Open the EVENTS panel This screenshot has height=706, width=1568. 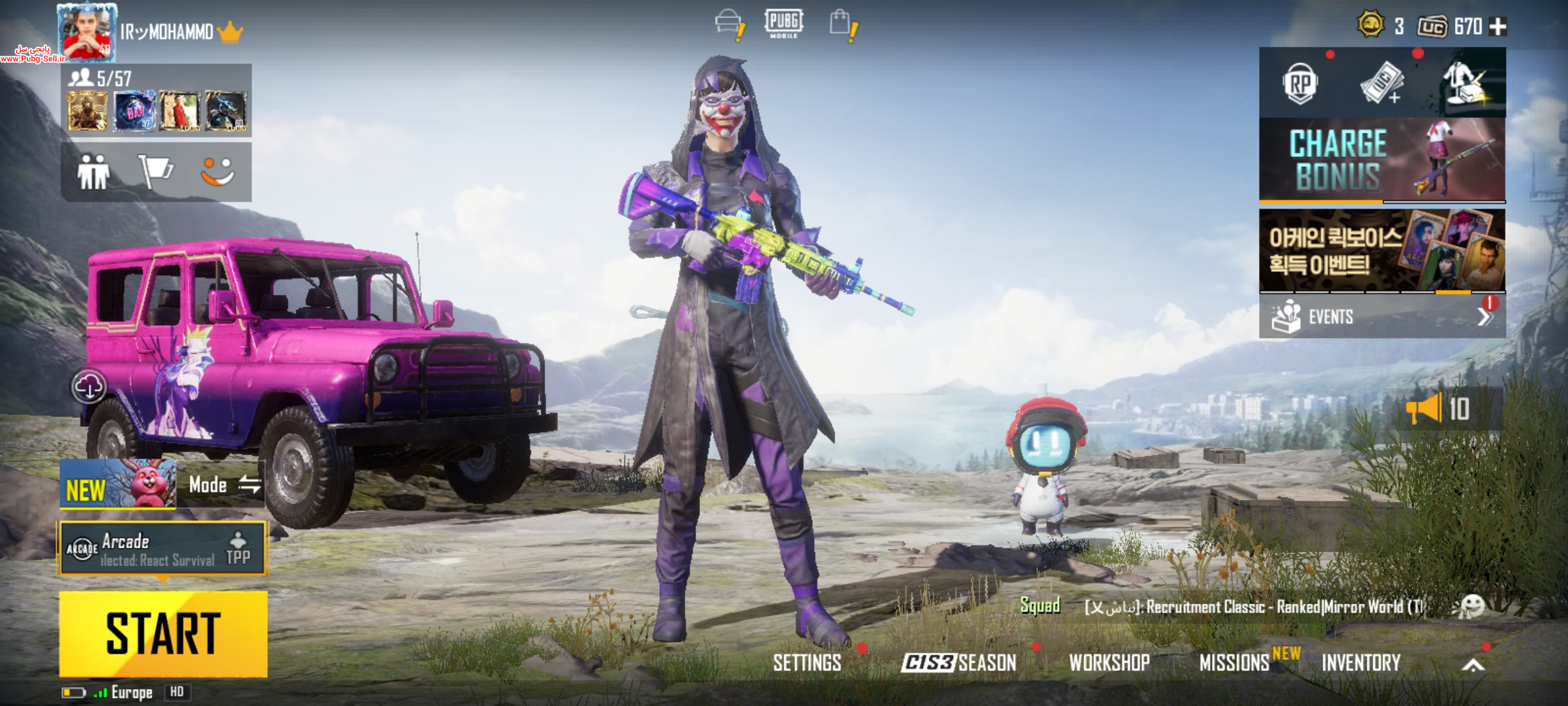click(x=1382, y=317)
